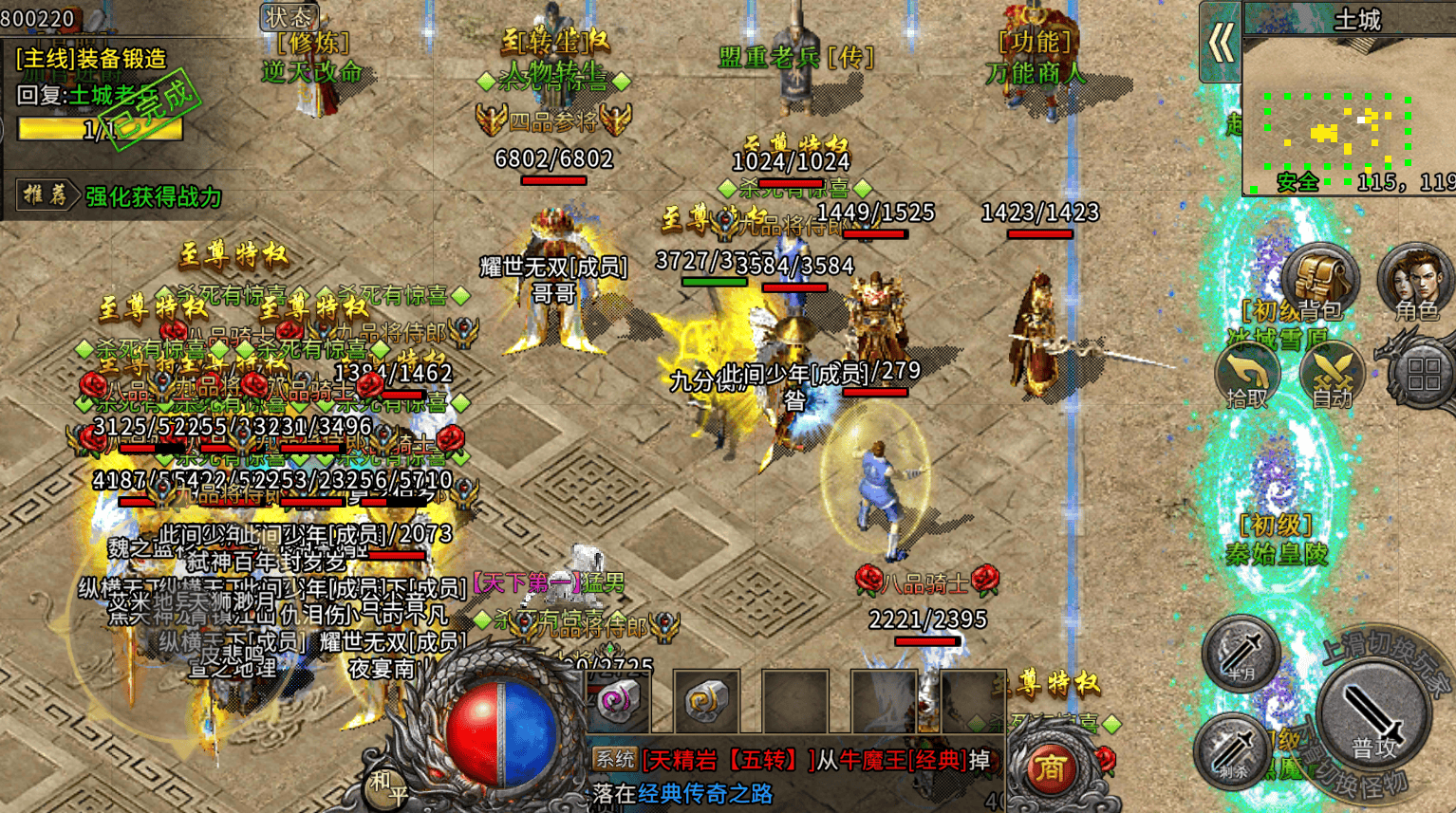Activate the 刺杀 sword skill
Image resolution: width=1456 pixels, height=813 pixels.
point(1234,749)
